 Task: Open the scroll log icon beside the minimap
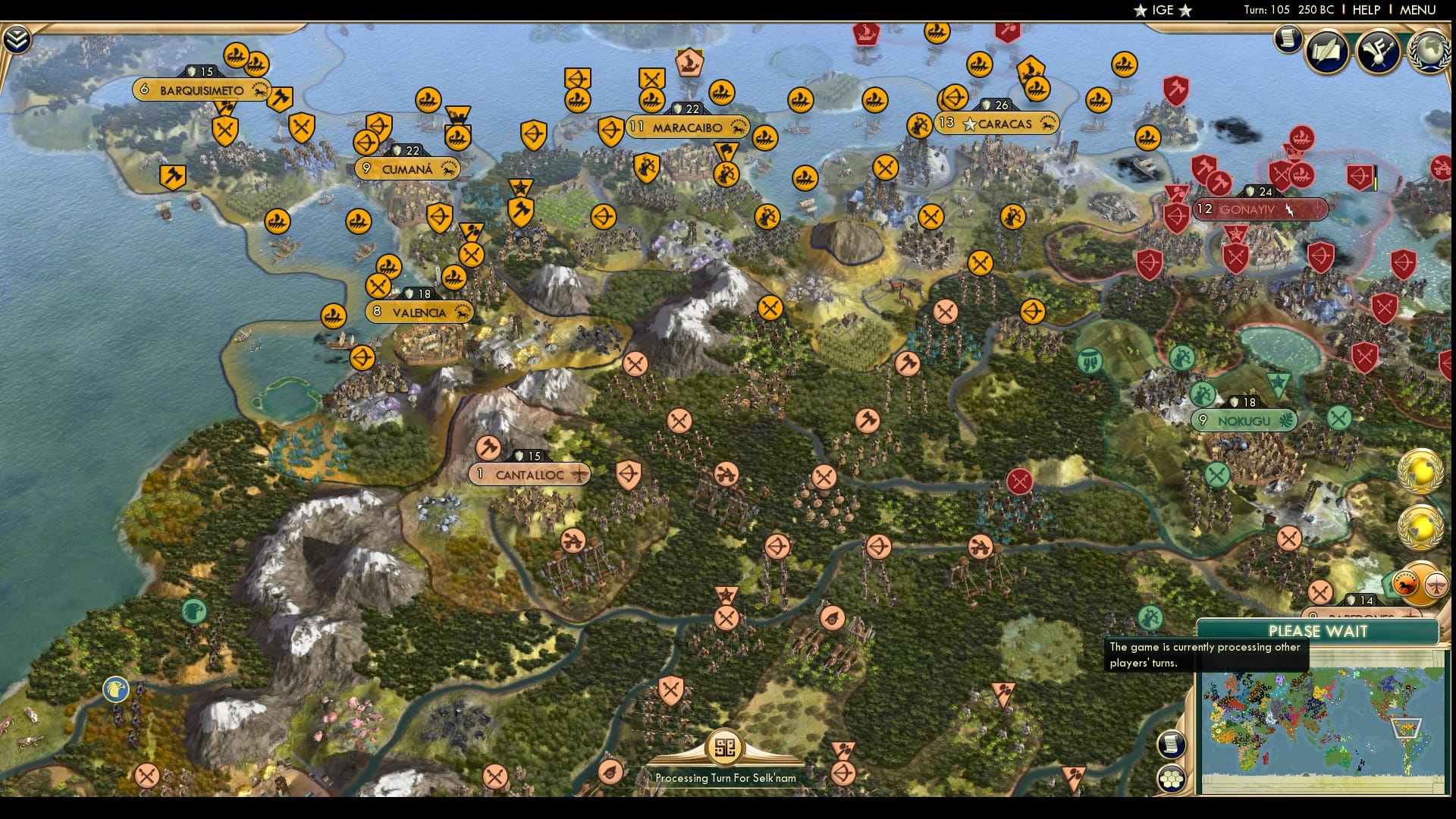click(1172, 746)
